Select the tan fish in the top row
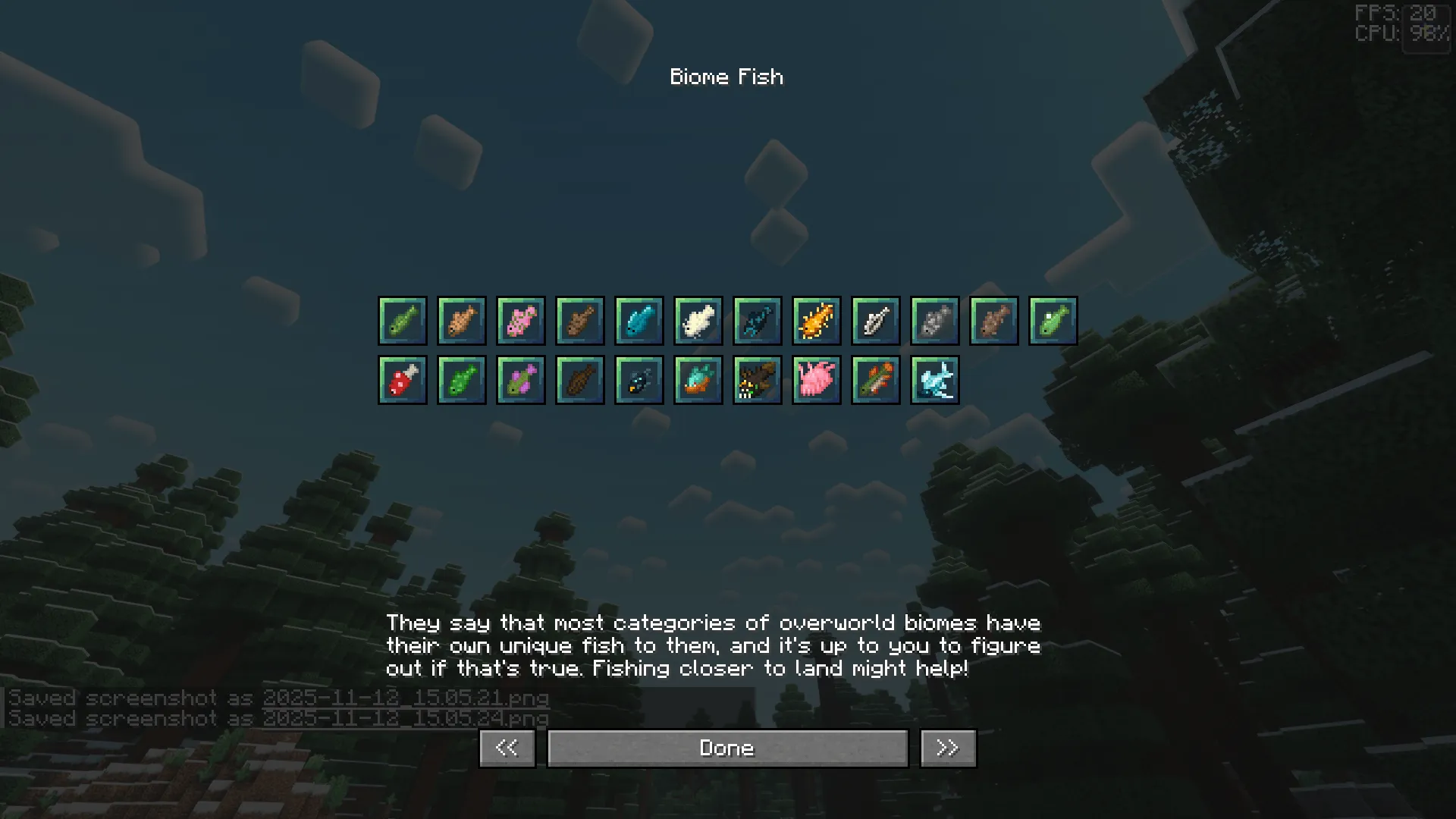The image size is (1456, 819). 462,320
